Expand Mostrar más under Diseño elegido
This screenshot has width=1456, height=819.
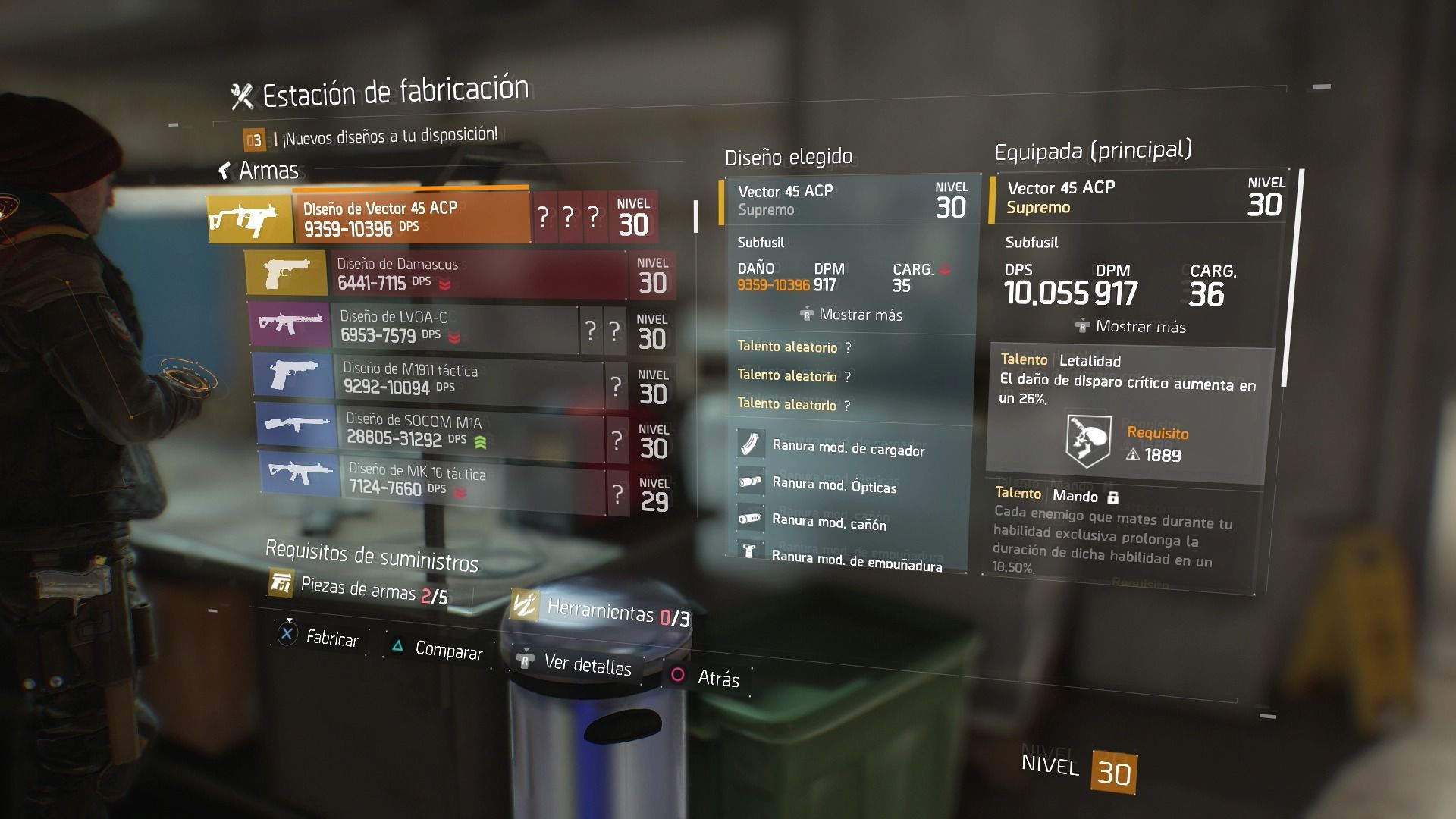852,315
